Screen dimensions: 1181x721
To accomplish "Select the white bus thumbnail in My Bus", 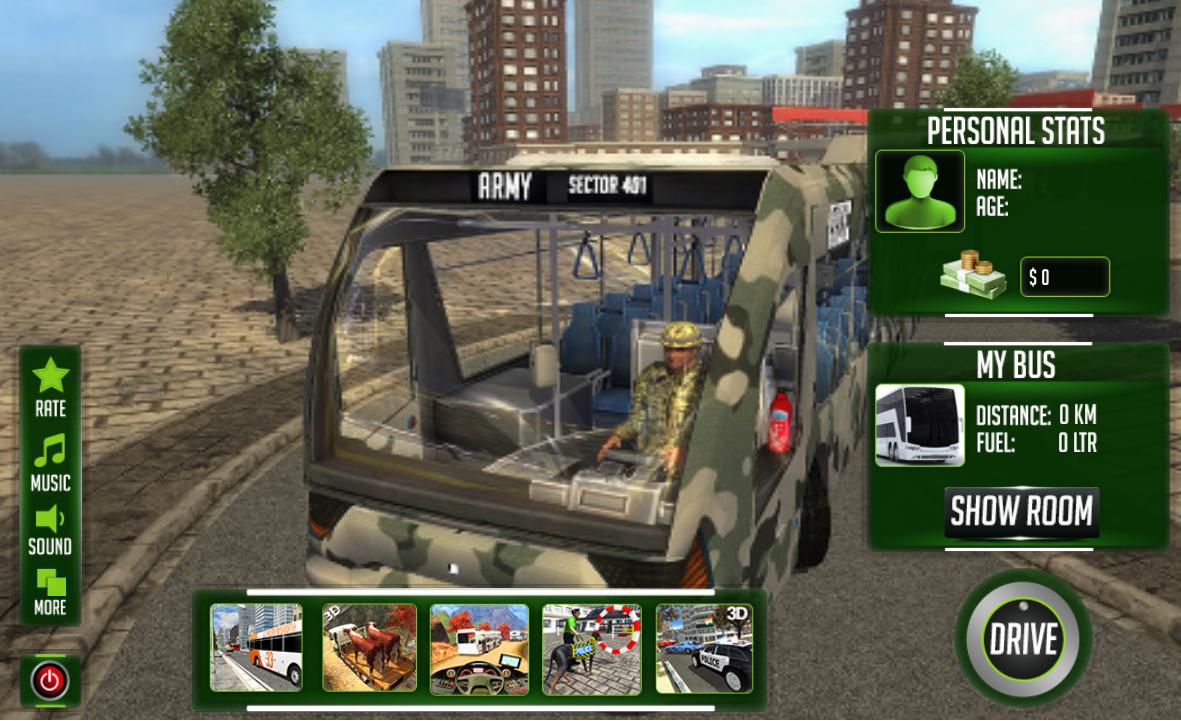I will coord(920,425).
